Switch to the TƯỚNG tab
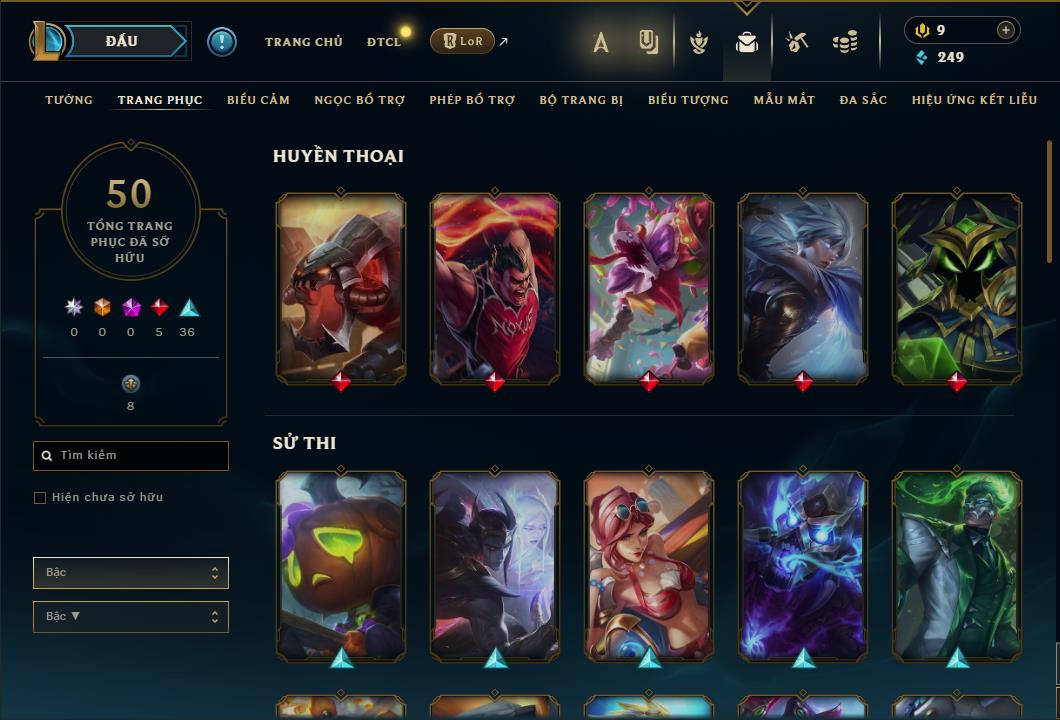This screenshot has width=1060, height=720. click(x=69, y=100)
